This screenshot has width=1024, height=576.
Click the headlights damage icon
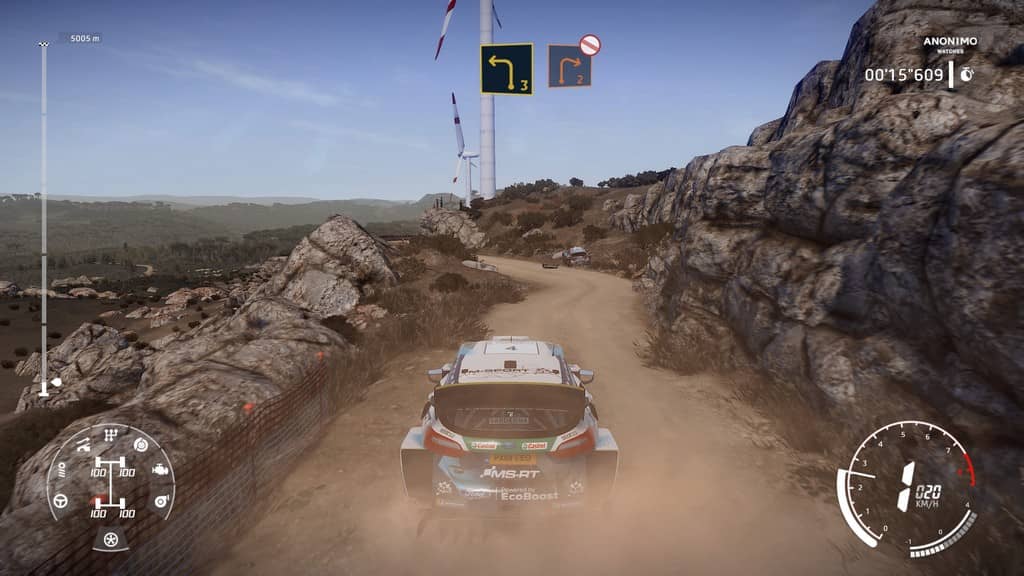click(x=61, y=468)
